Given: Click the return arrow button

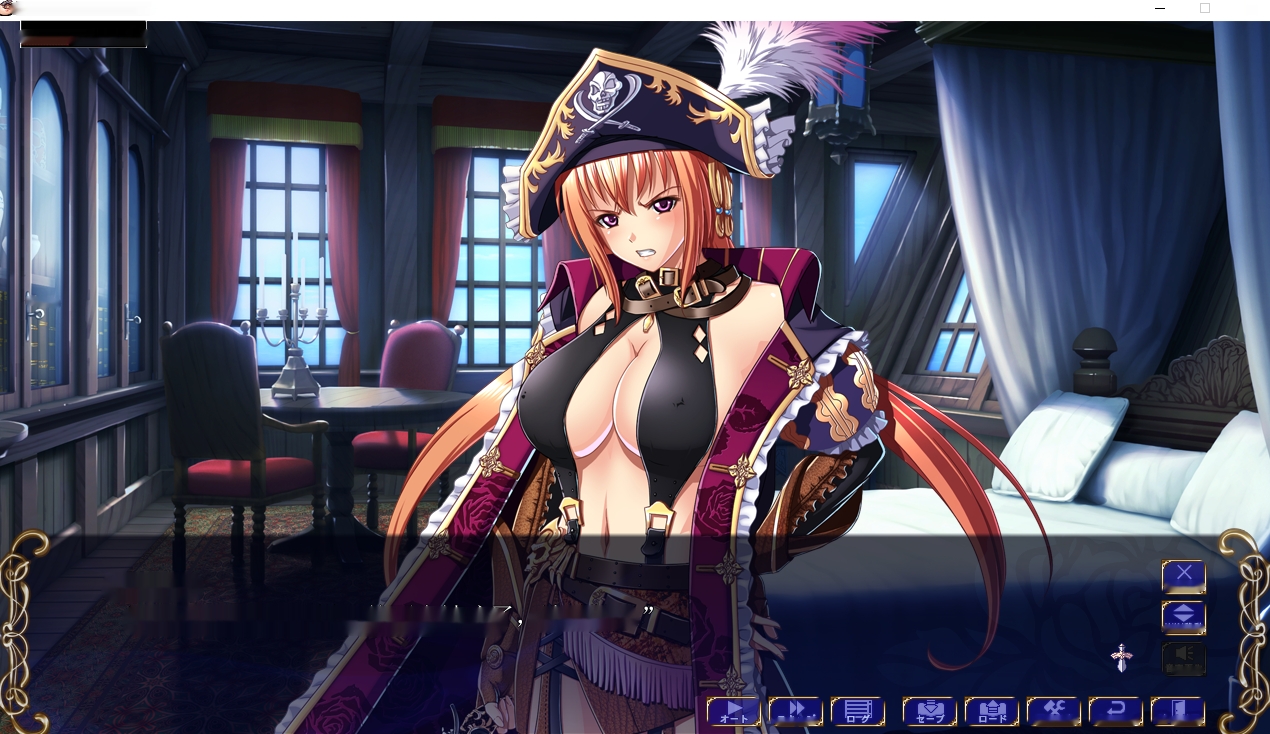Looking at the screenshot, I should pyautogui.click(x=1115, y=711).
